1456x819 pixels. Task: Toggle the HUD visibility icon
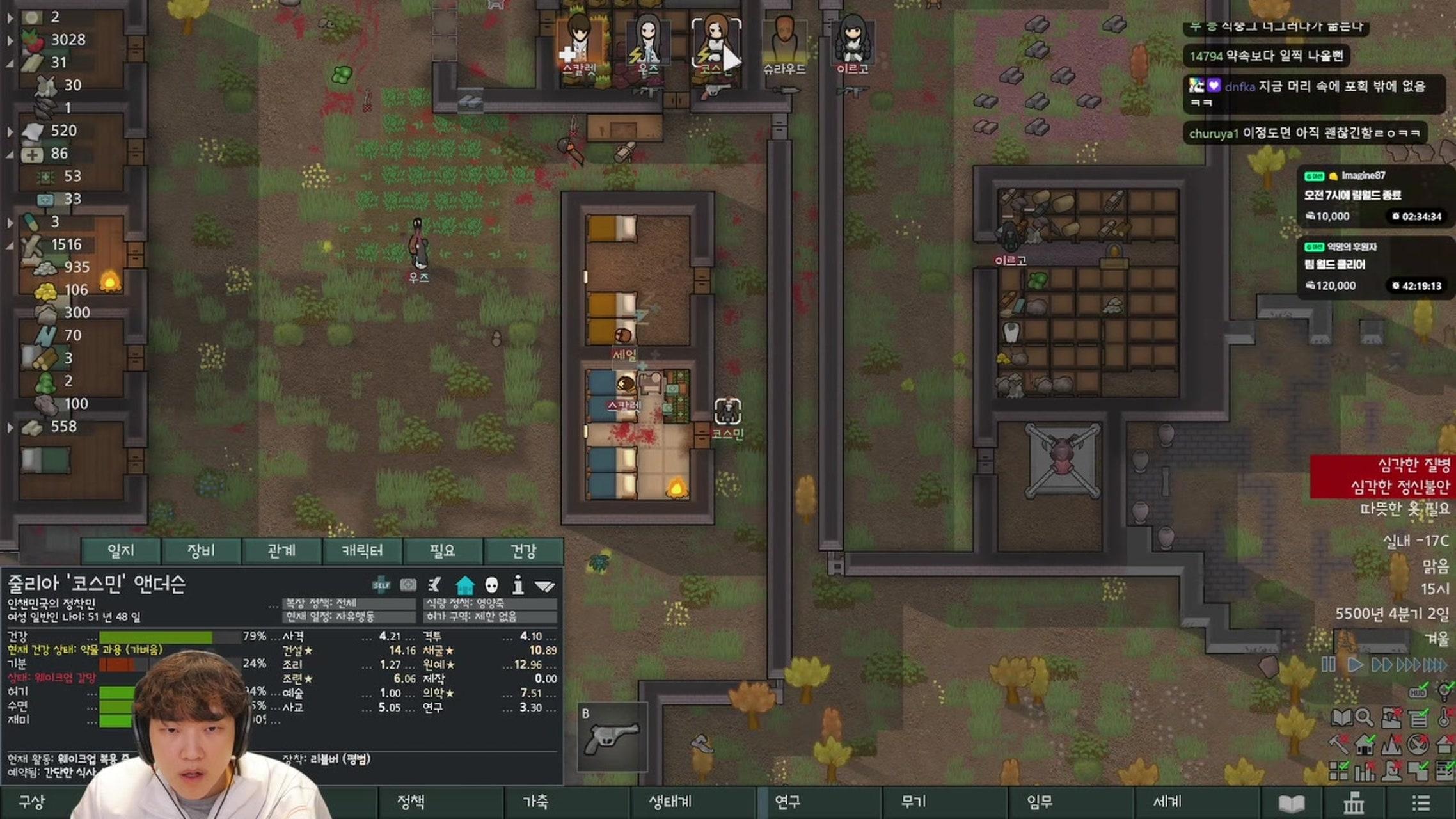[1418, 692]
